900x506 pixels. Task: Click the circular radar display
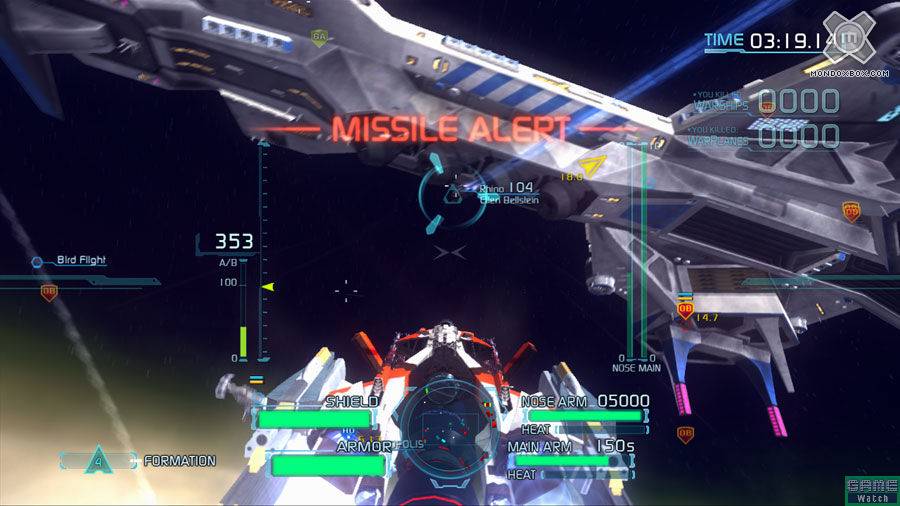coord(449,423)
